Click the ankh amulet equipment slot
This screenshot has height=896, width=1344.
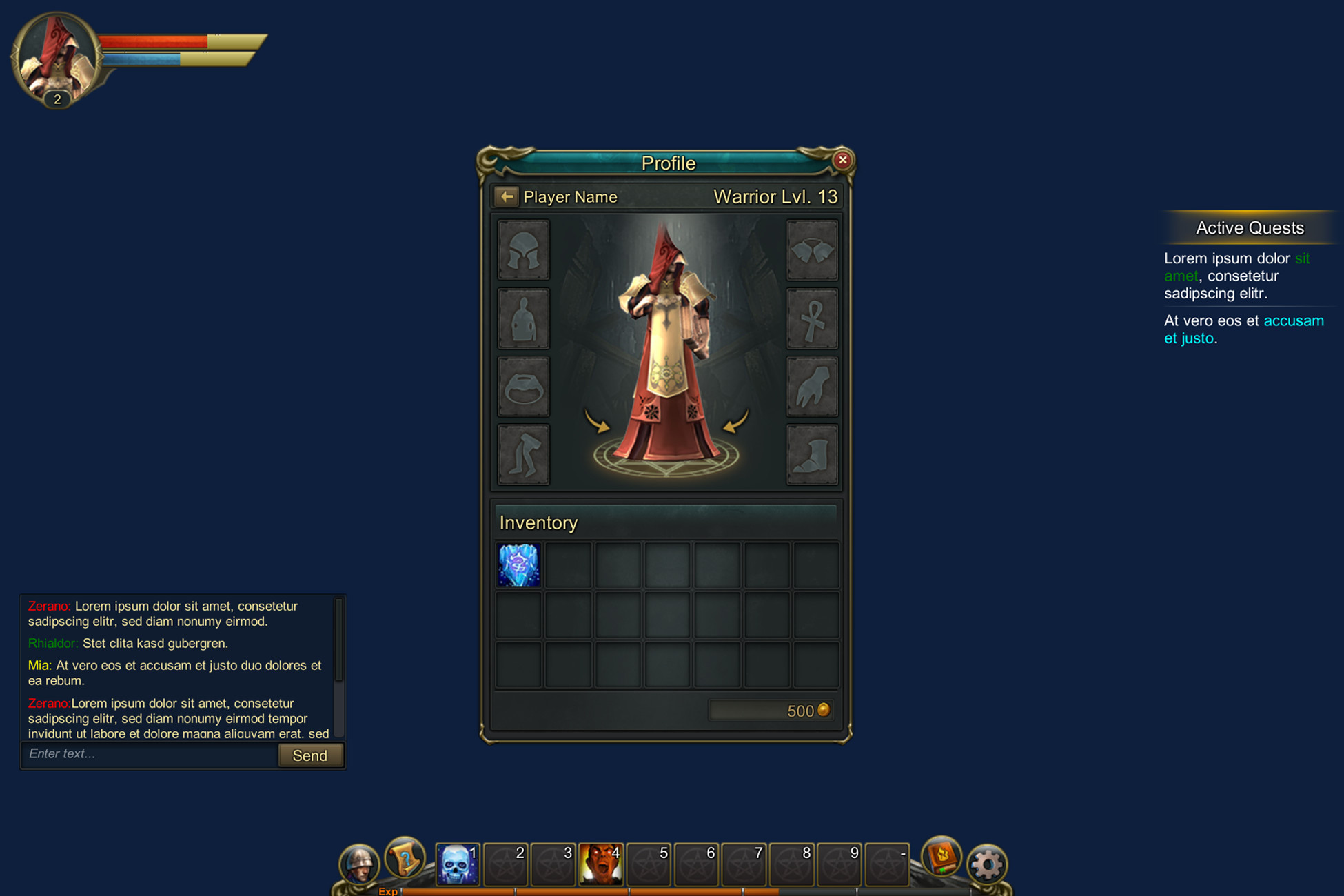tap(812, 318)
